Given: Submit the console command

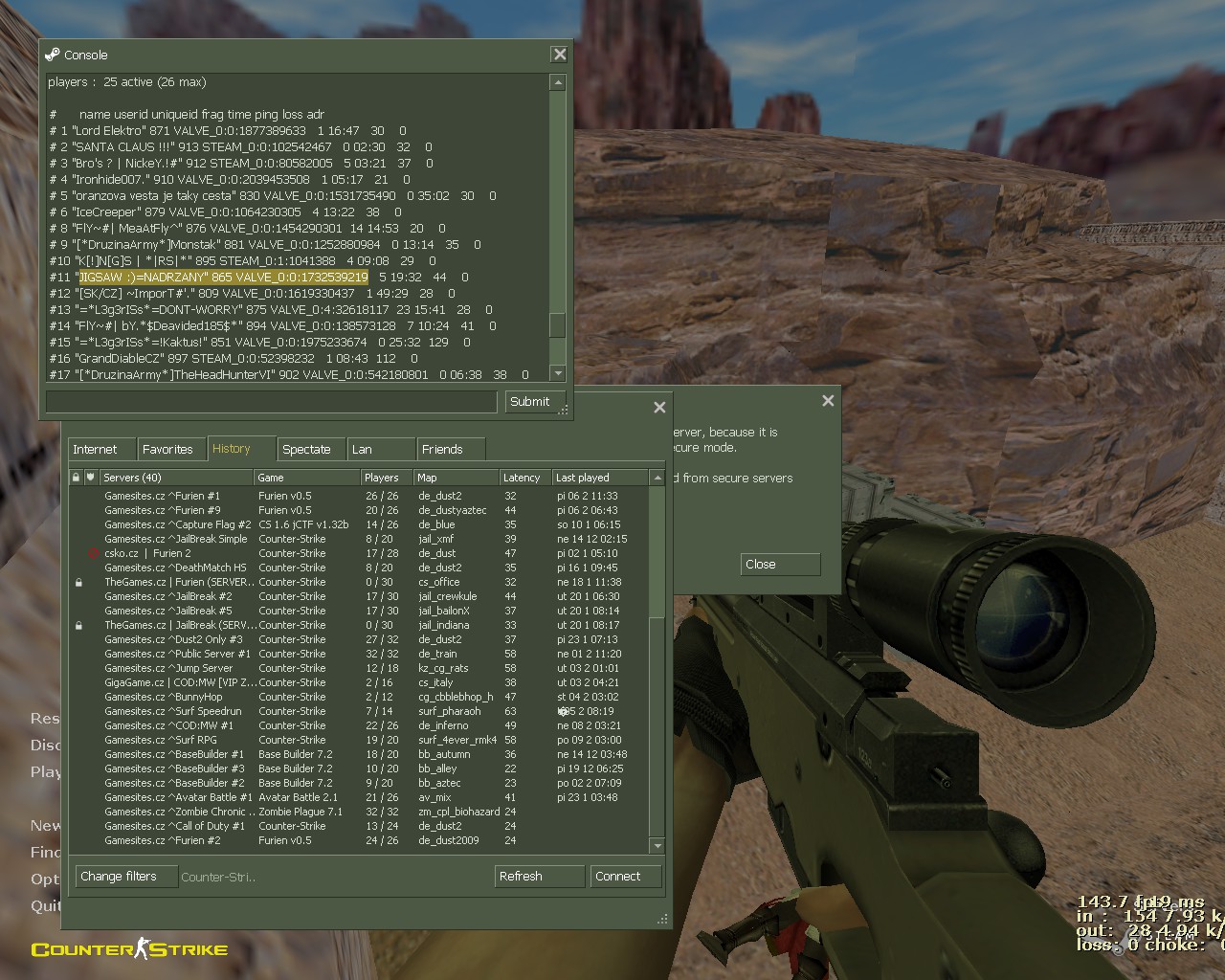Looking at the screenshot, I should [529, 402].
